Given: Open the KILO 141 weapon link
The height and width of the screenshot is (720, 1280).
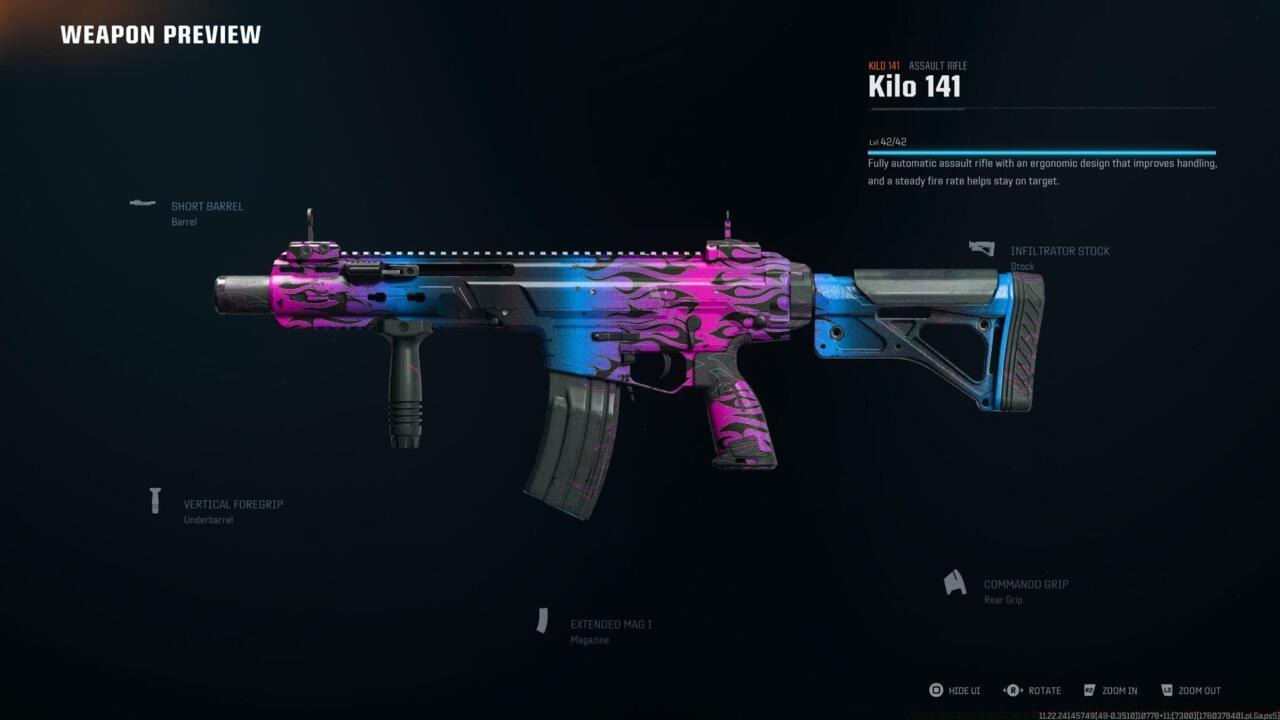Looking at the screenshot, I should coord(883,65).
